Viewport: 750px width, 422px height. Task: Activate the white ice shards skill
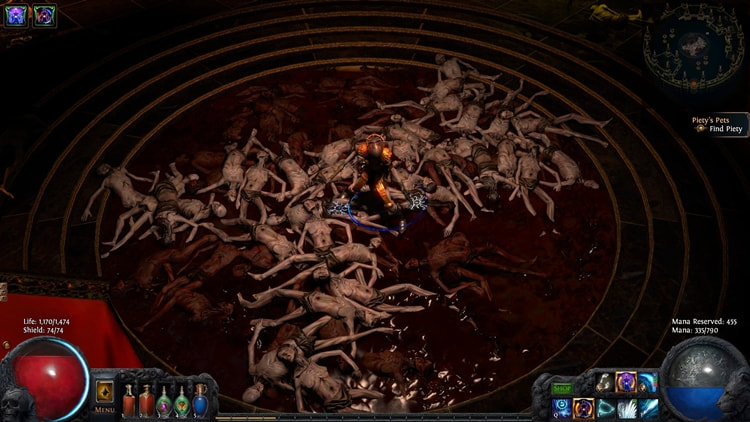(x=627, y=408)
